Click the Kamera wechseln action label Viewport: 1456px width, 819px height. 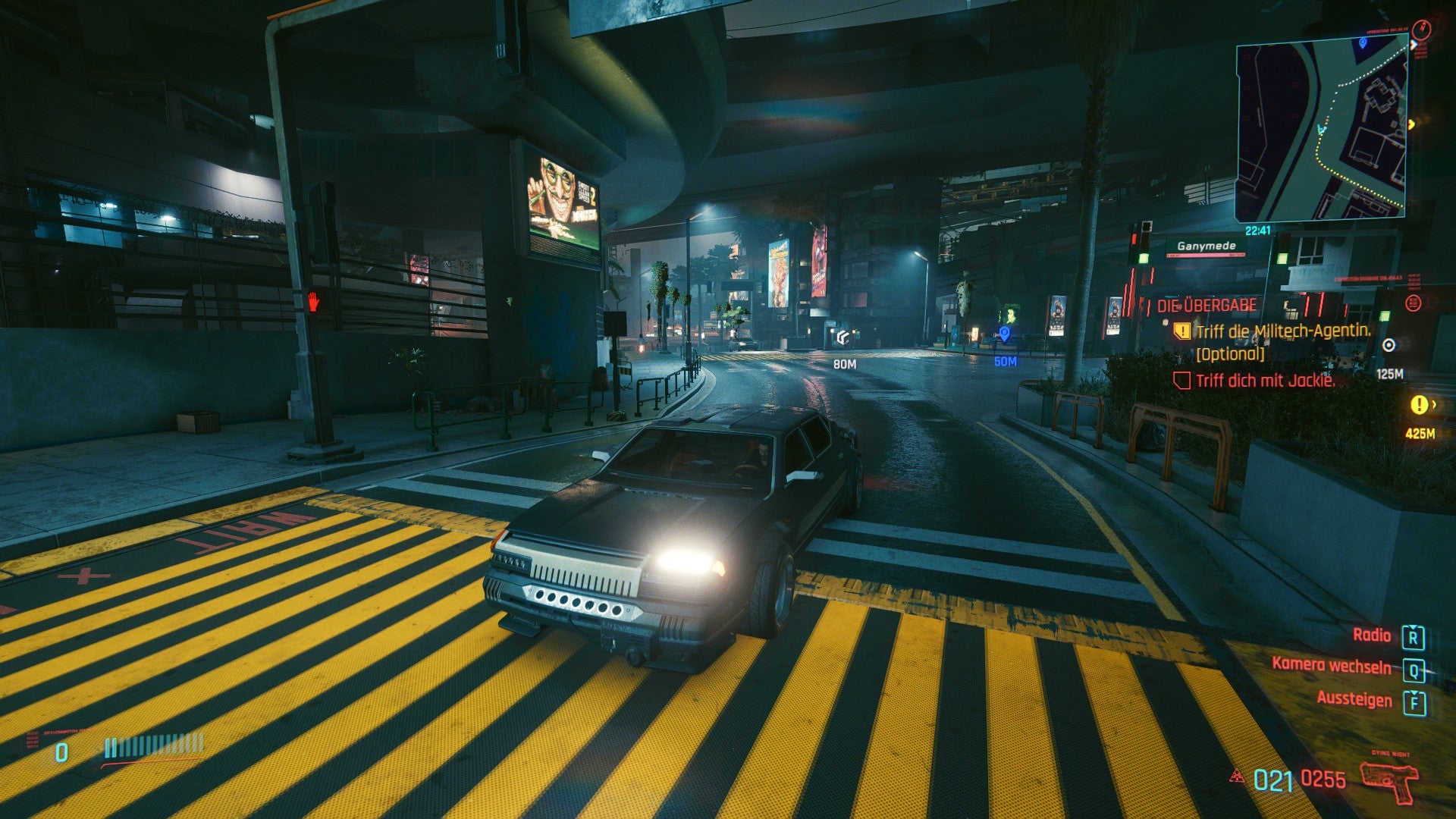(1332, 666)
